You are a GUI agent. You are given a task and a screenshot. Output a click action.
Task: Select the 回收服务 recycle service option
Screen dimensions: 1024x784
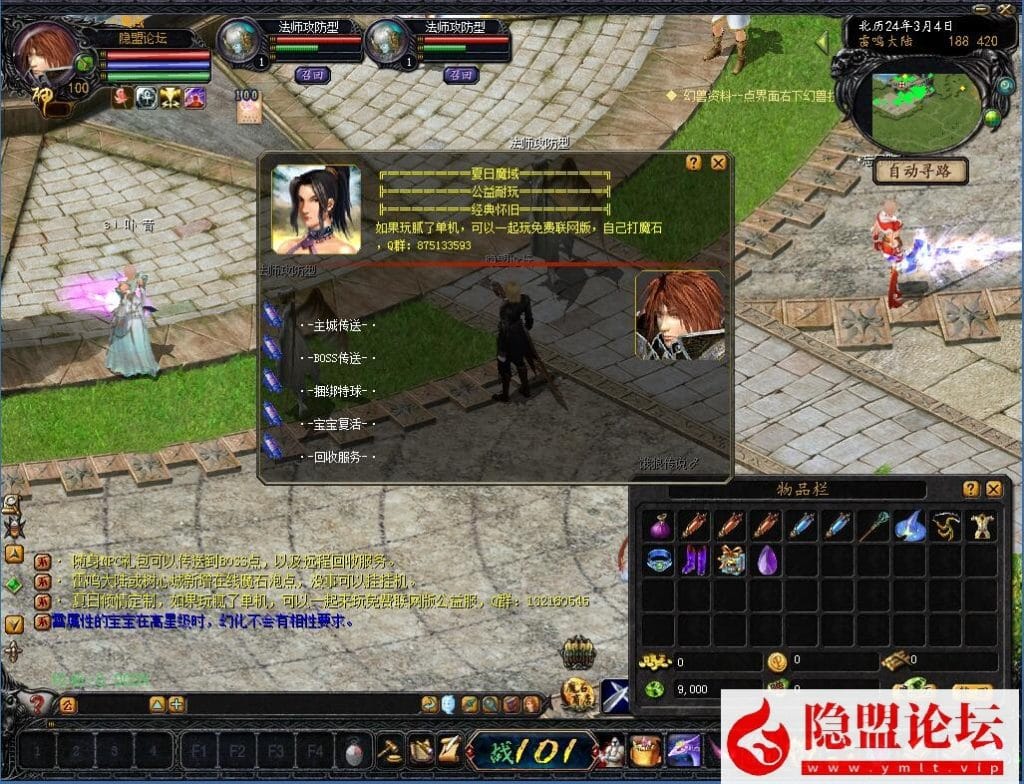[x=338, y=457]
